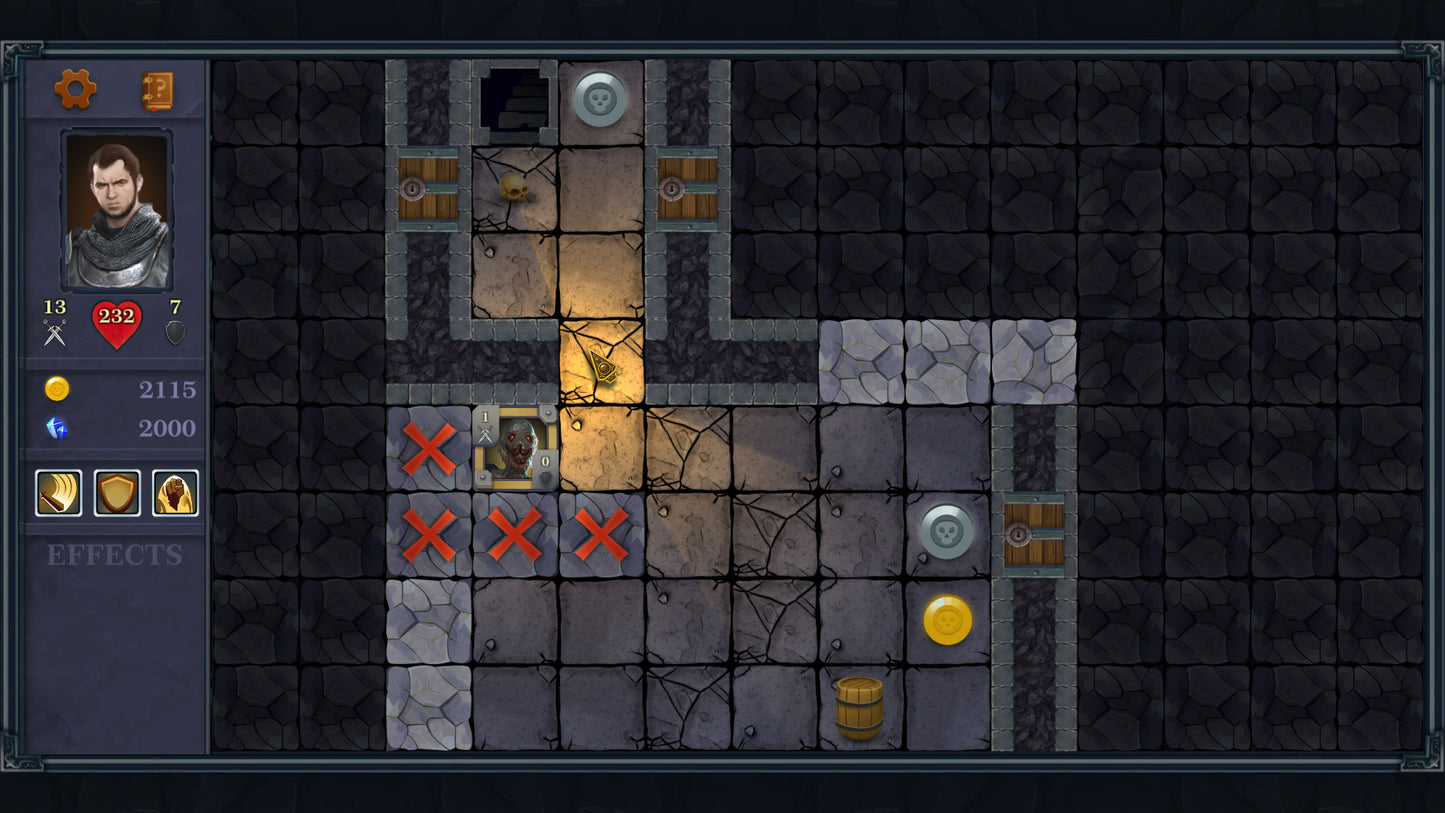Open the chest right of the stairs

tap(686, 187)
